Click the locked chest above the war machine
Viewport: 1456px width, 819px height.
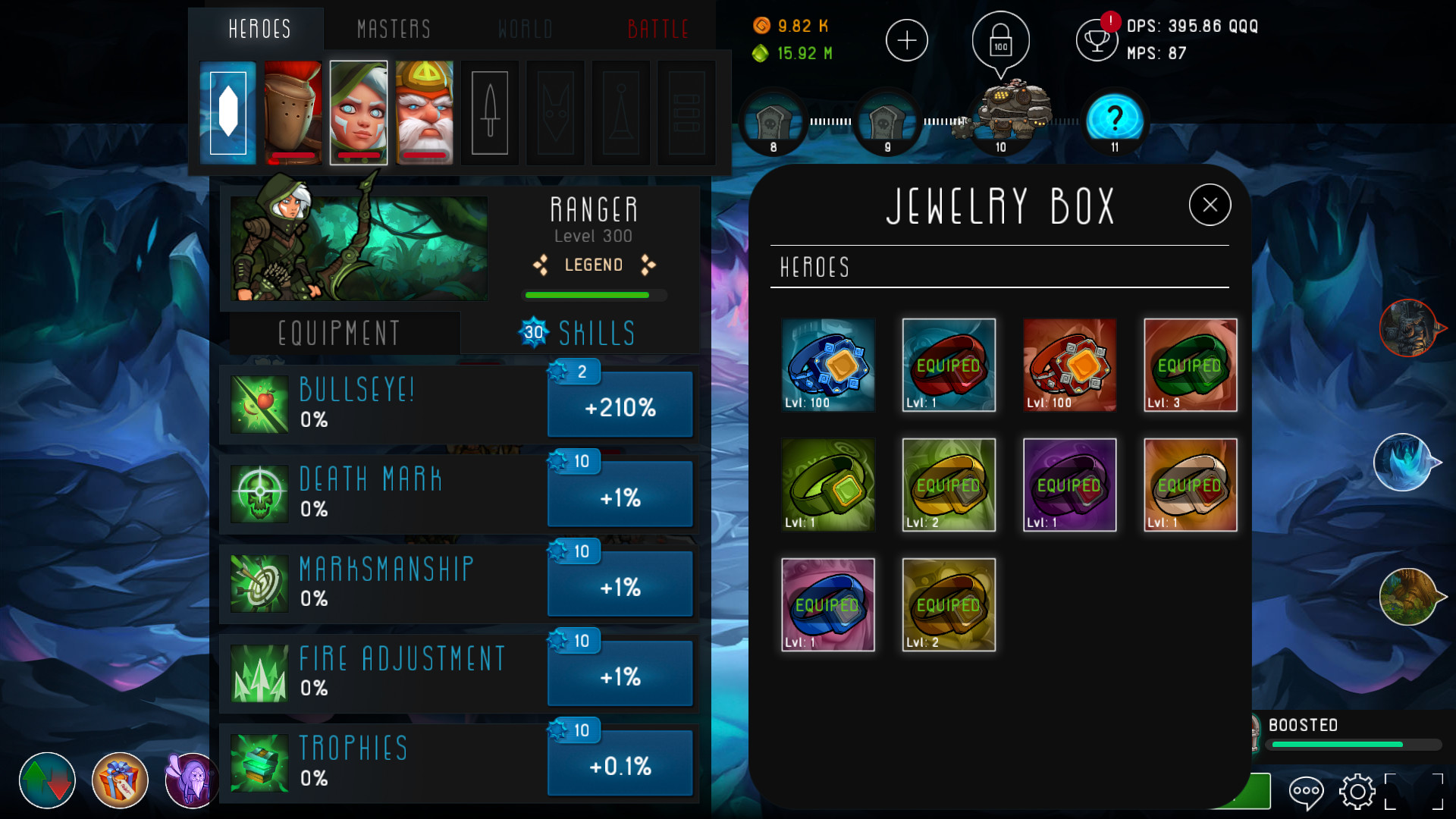pos(1000,41)
